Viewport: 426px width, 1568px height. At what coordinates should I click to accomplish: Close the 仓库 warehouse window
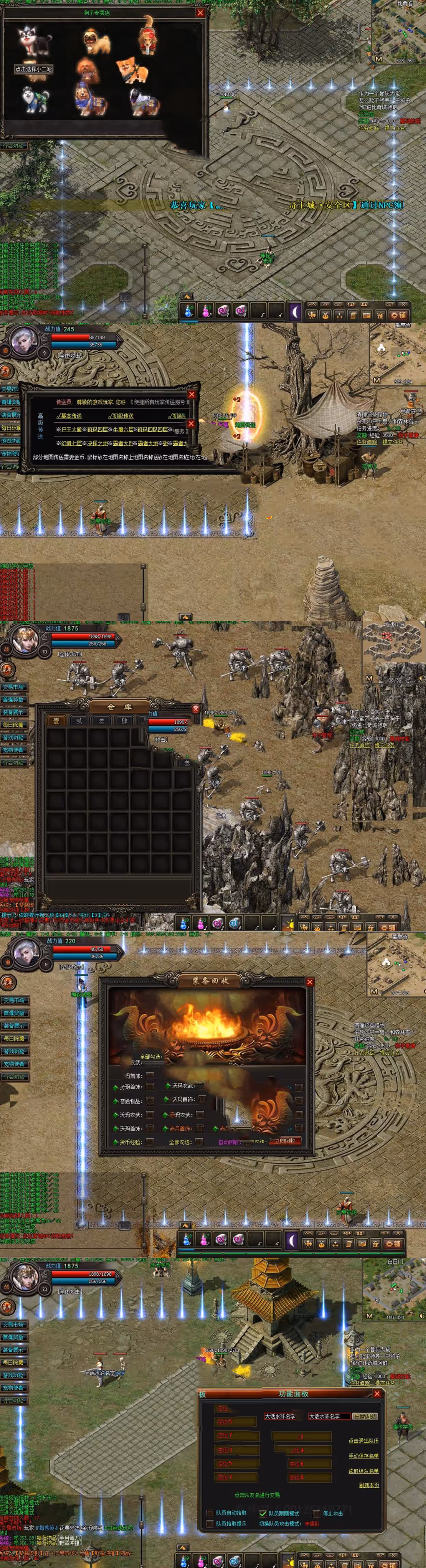click(x=196, y=709)
